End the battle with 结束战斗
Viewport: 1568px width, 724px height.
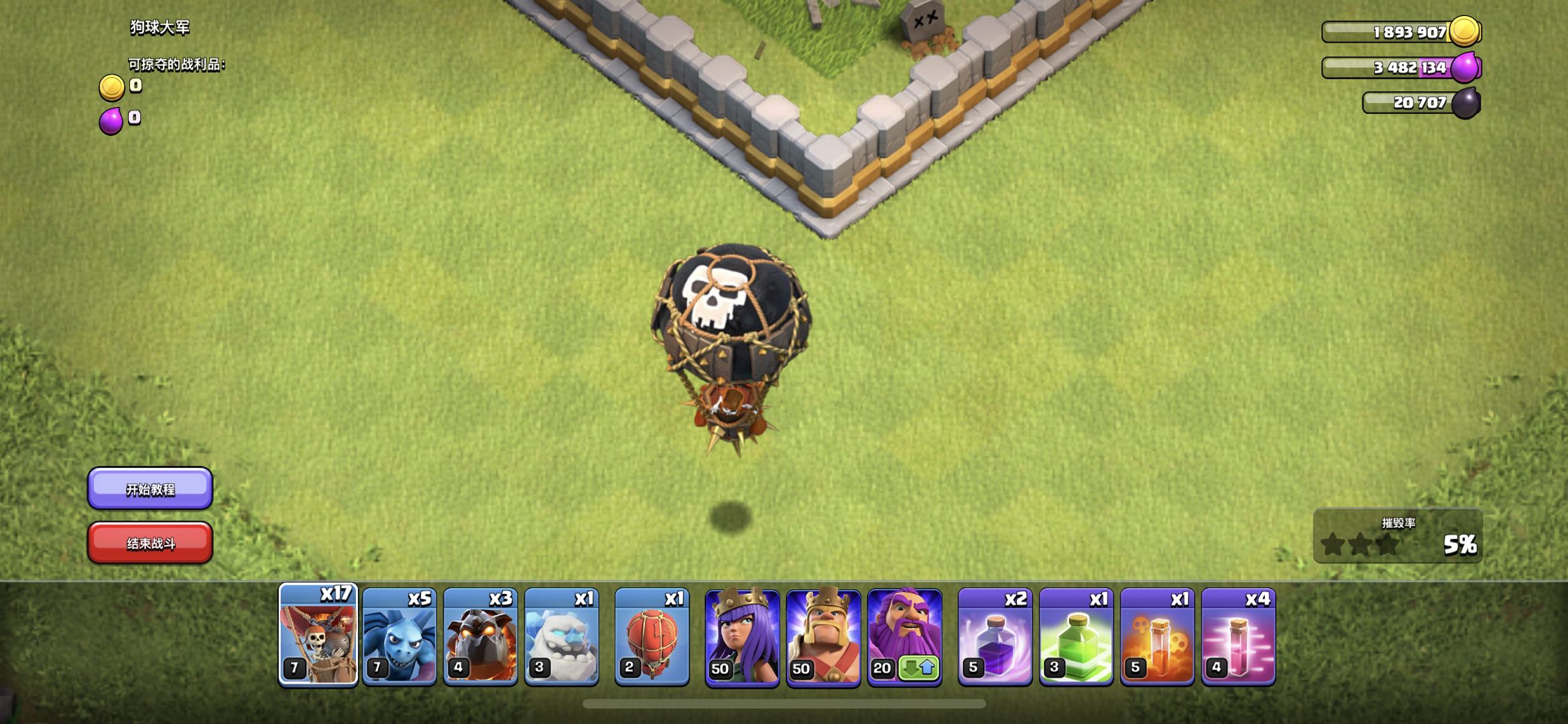[150, 543]
